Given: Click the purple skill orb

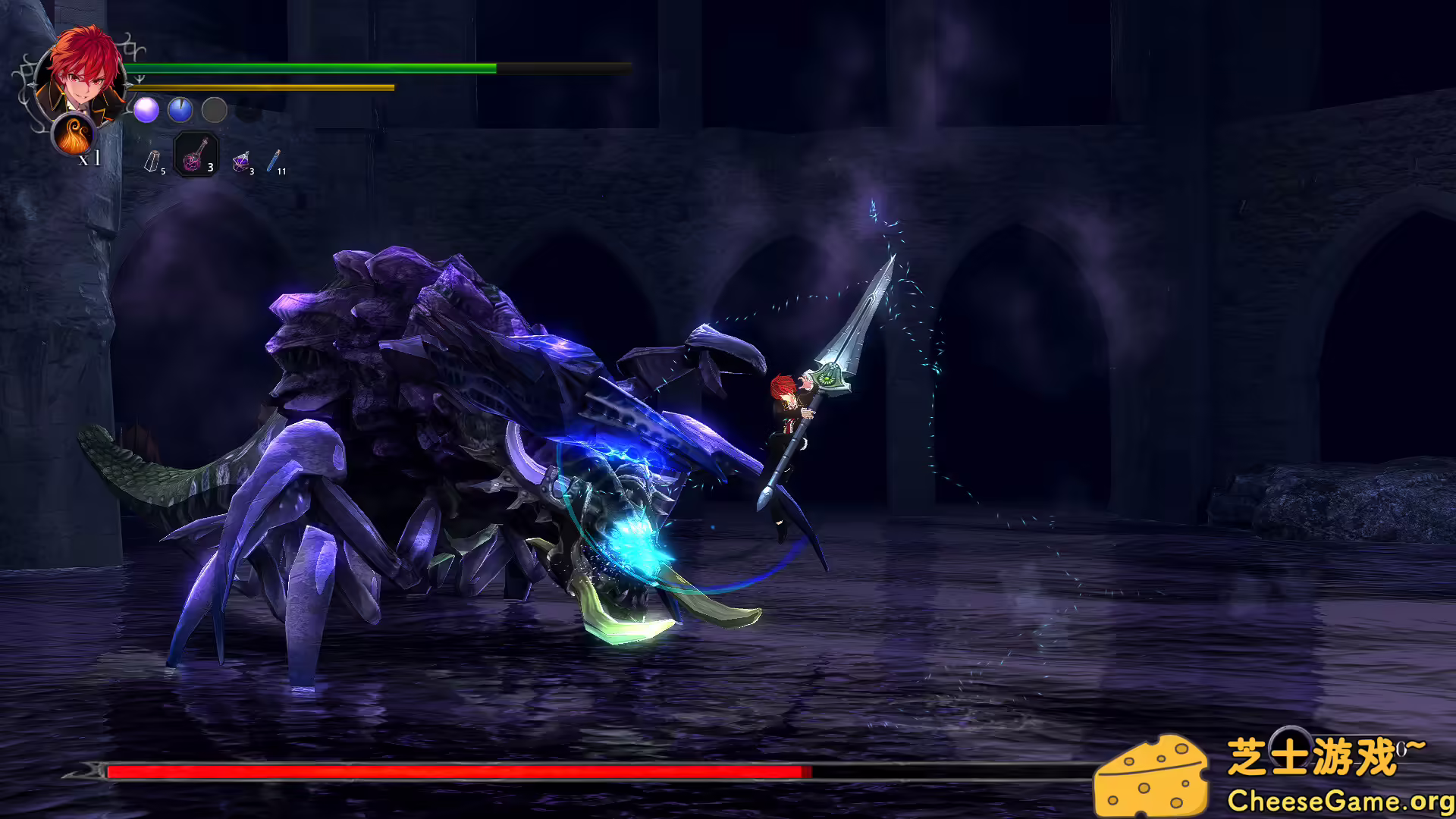Looking at the screenshot, I should click(145, 111).
